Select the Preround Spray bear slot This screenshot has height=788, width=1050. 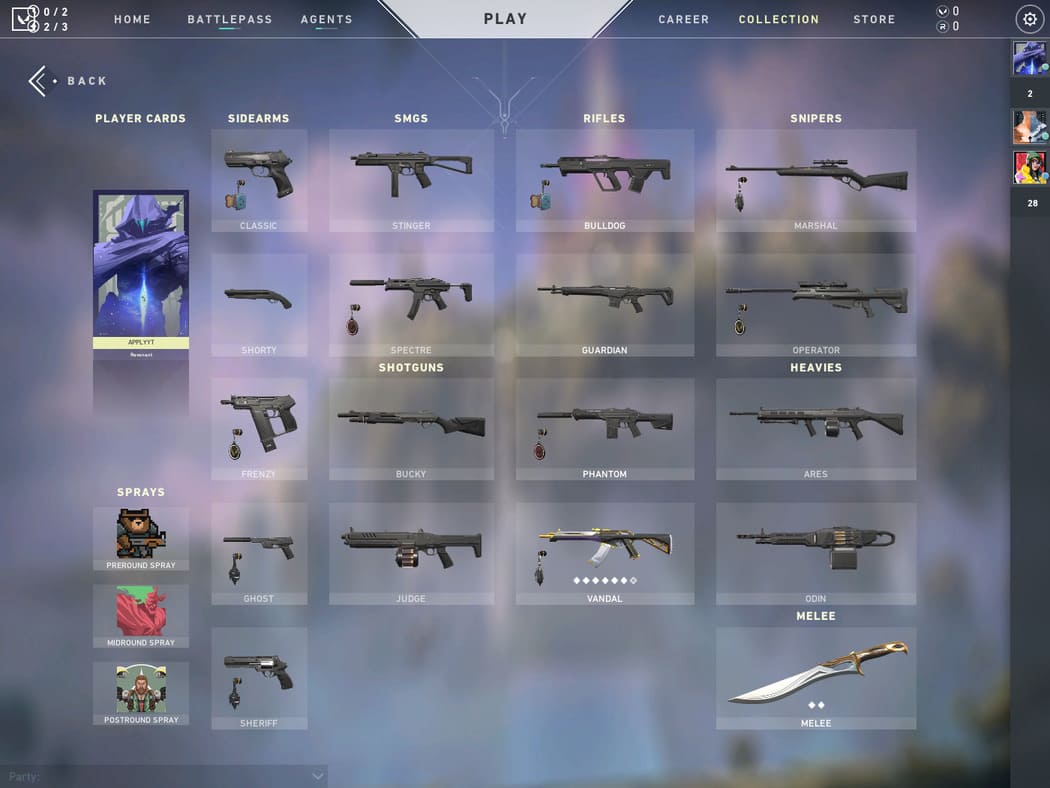pyautogui.click(x=141, y=538)
